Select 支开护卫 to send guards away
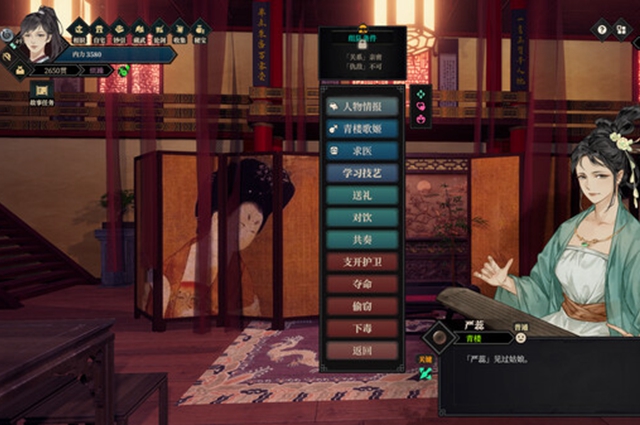Image resolution: width=640 pixels, height=425 pixels. point(362,262)
